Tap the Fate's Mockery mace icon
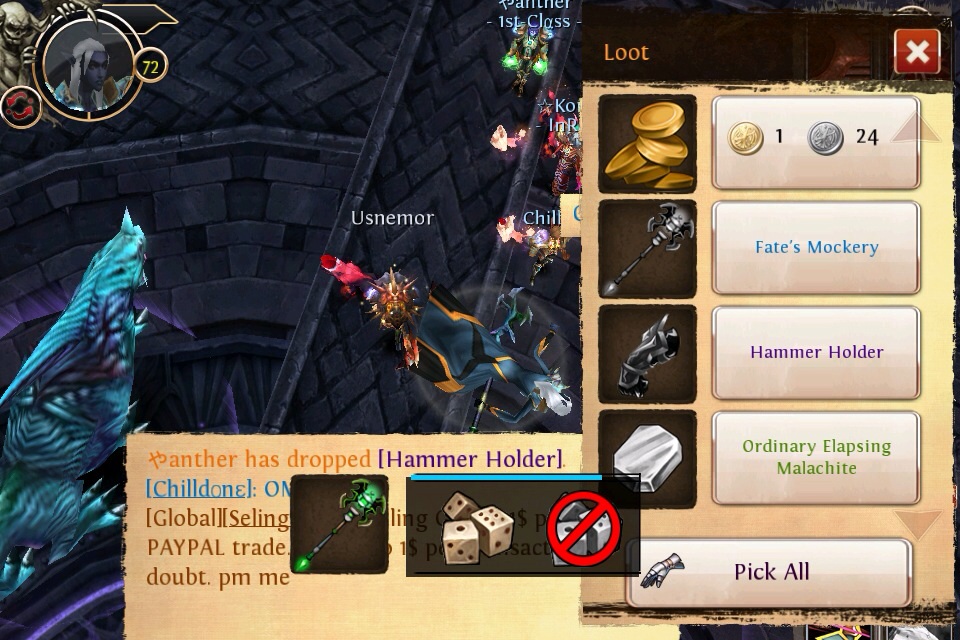Image resolution: width=960 pixels, height=640 pixels. coord(648,248)
